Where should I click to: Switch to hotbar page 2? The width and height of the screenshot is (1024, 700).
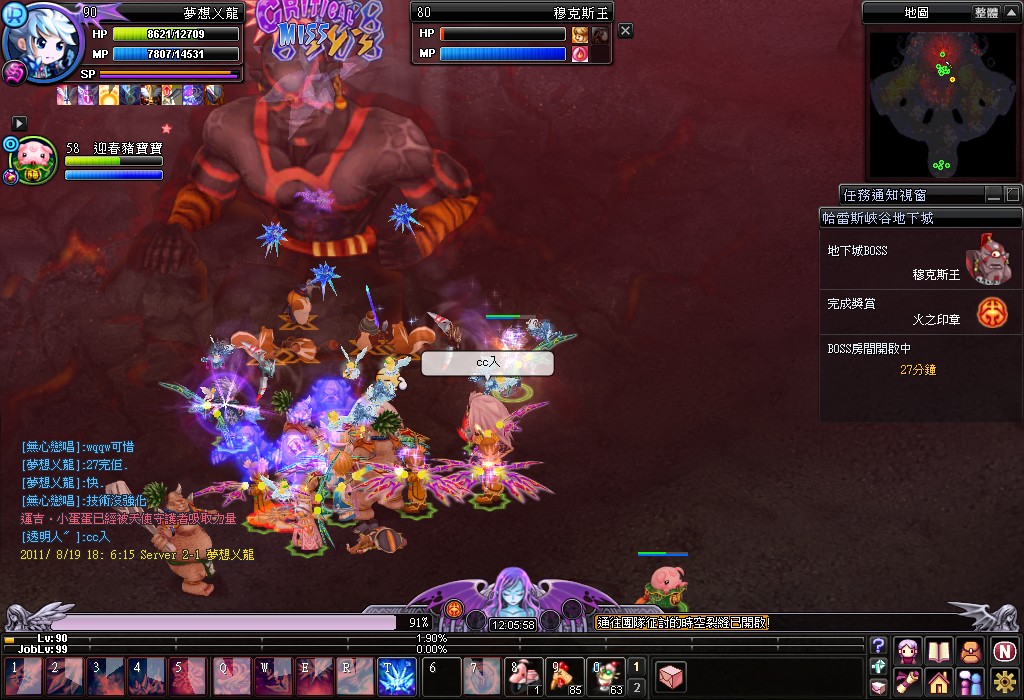coord(637,686)
